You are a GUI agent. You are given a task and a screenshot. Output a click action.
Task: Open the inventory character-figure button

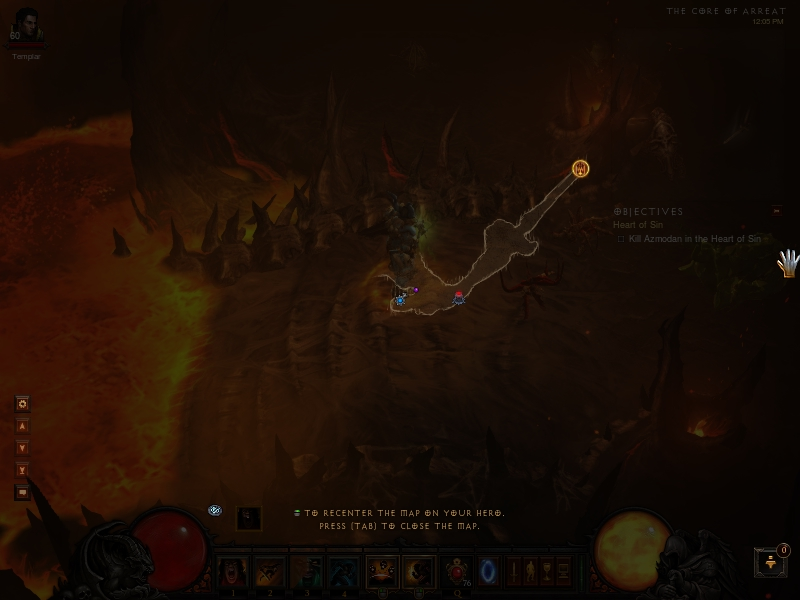[x=530, y=572]
